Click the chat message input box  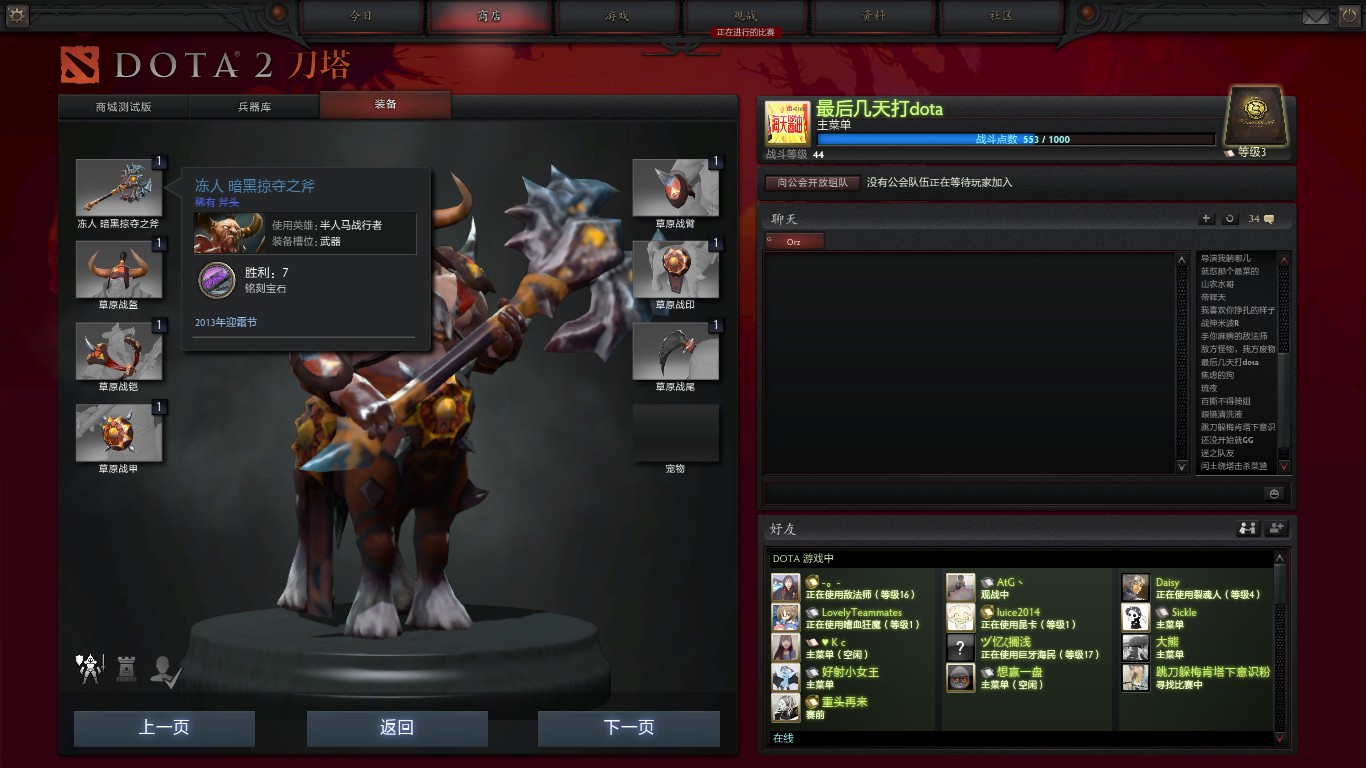pos(1012,493)
